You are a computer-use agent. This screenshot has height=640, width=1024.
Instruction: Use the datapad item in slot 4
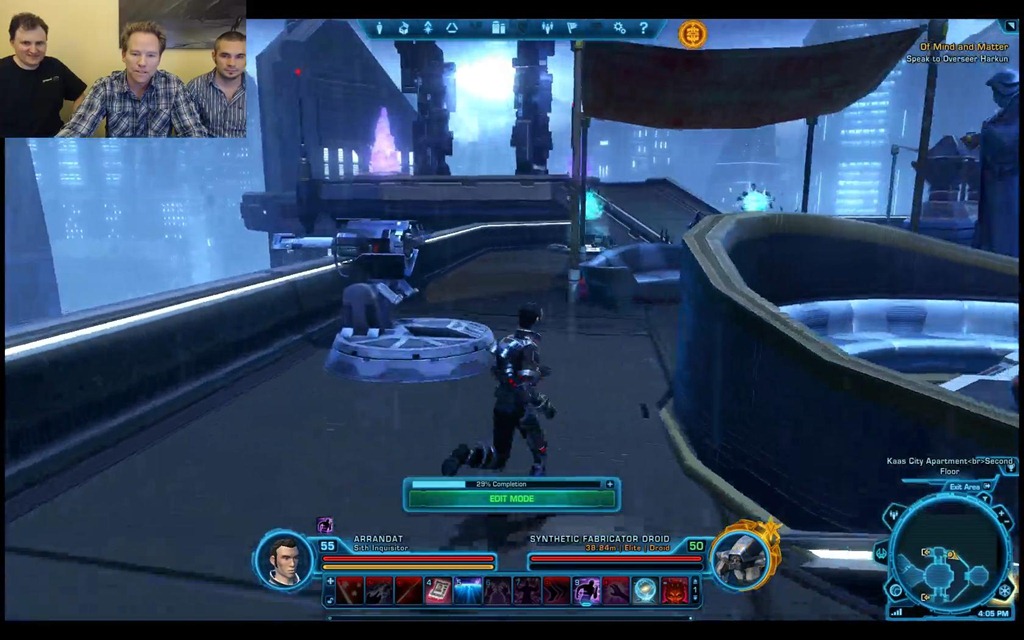(x=438, y=591)
